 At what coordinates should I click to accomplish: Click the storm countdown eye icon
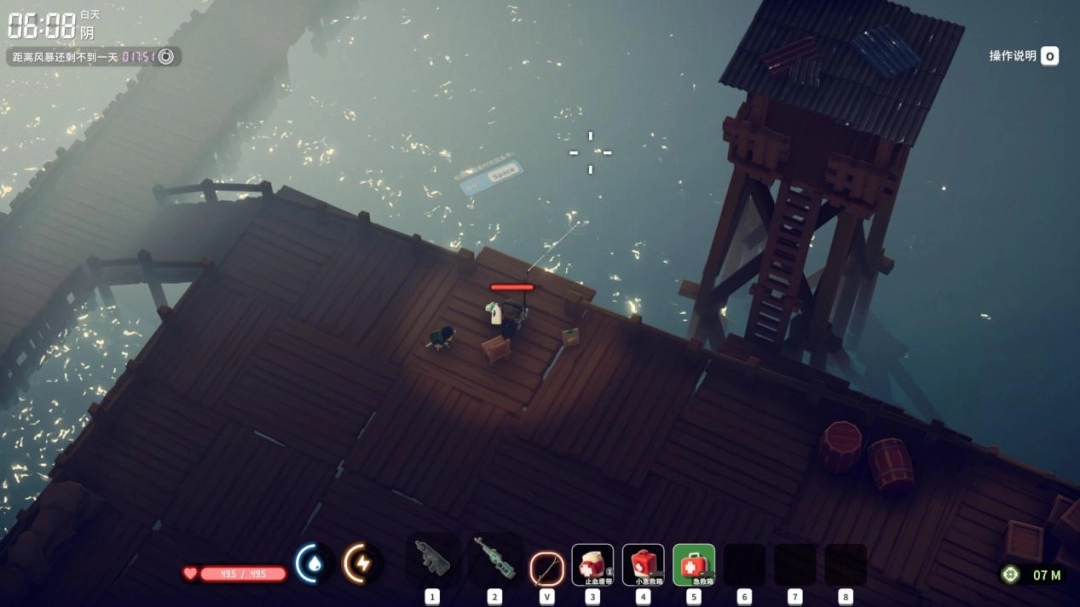(x=166, y=57)
